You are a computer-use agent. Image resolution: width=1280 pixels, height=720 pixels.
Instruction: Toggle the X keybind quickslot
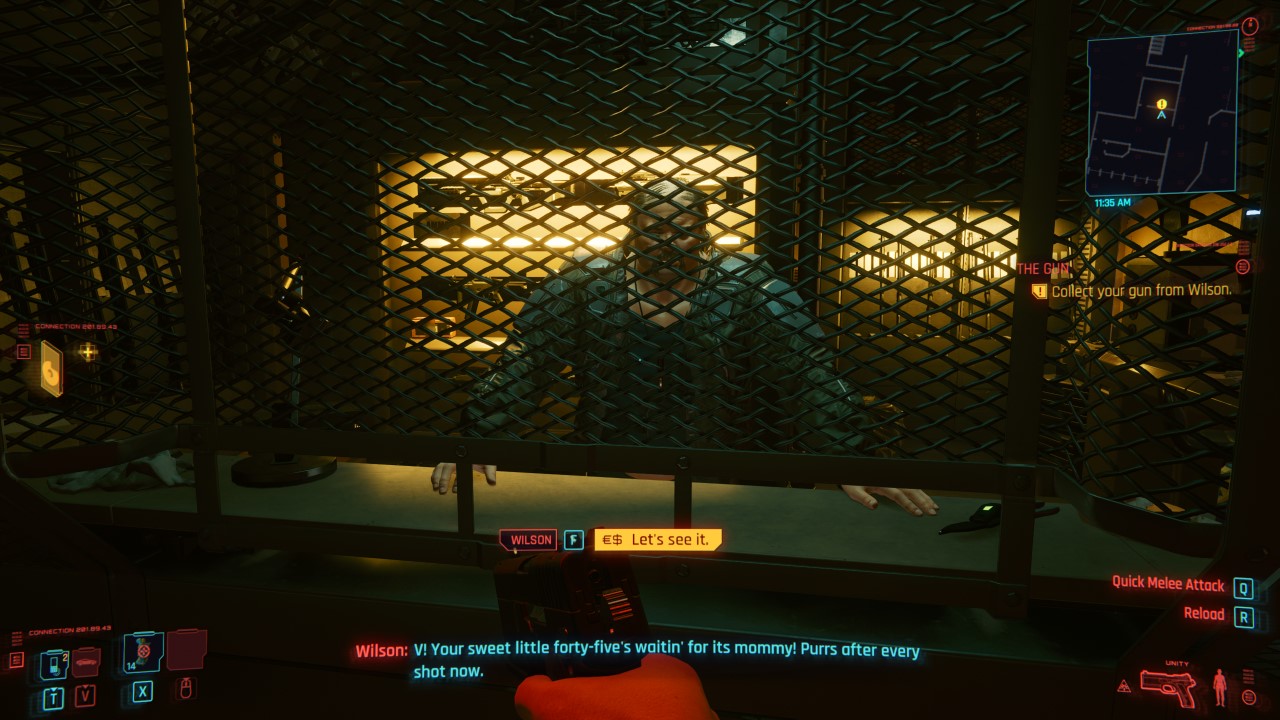click(x=142, y=690)
